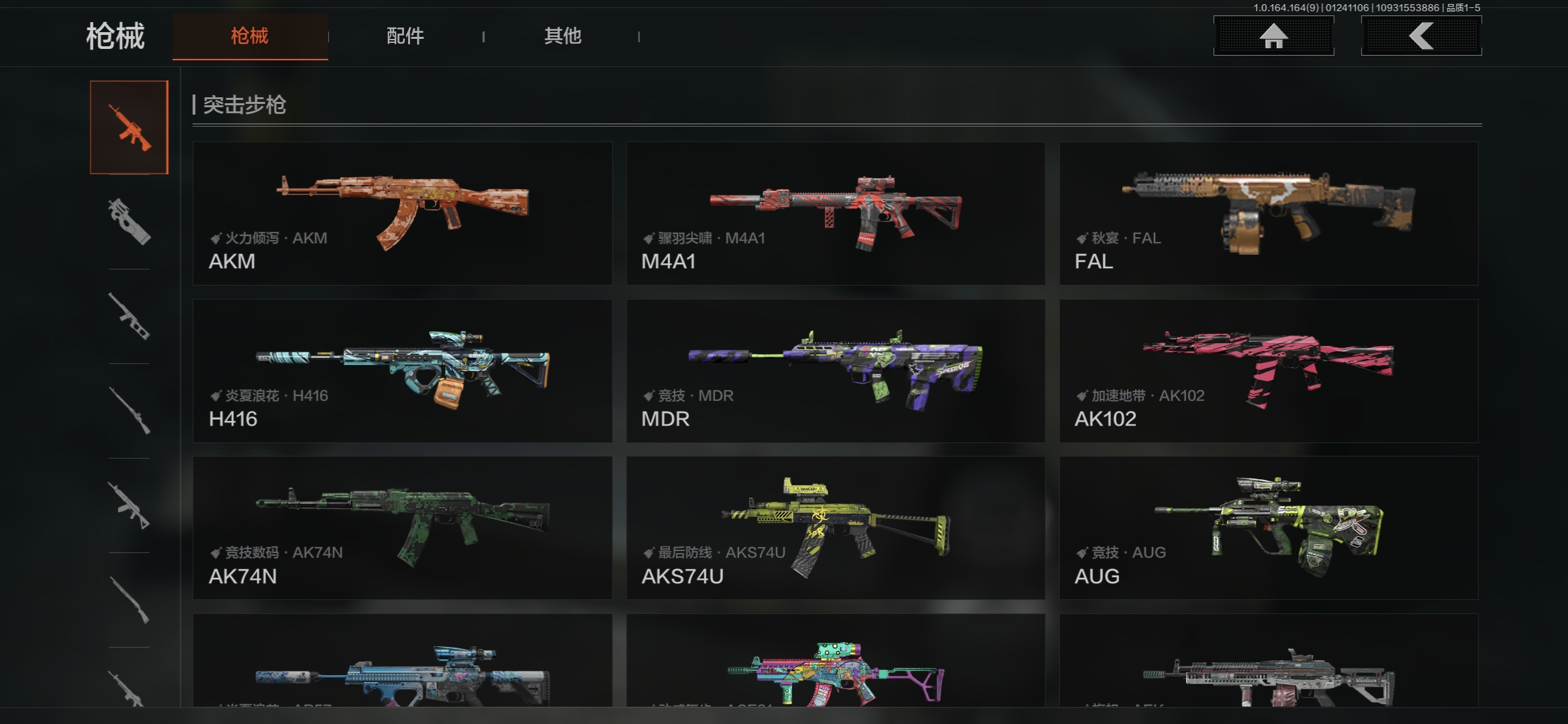
Task: Pick the H416 weapon card
Action: (x=402, y=371)
